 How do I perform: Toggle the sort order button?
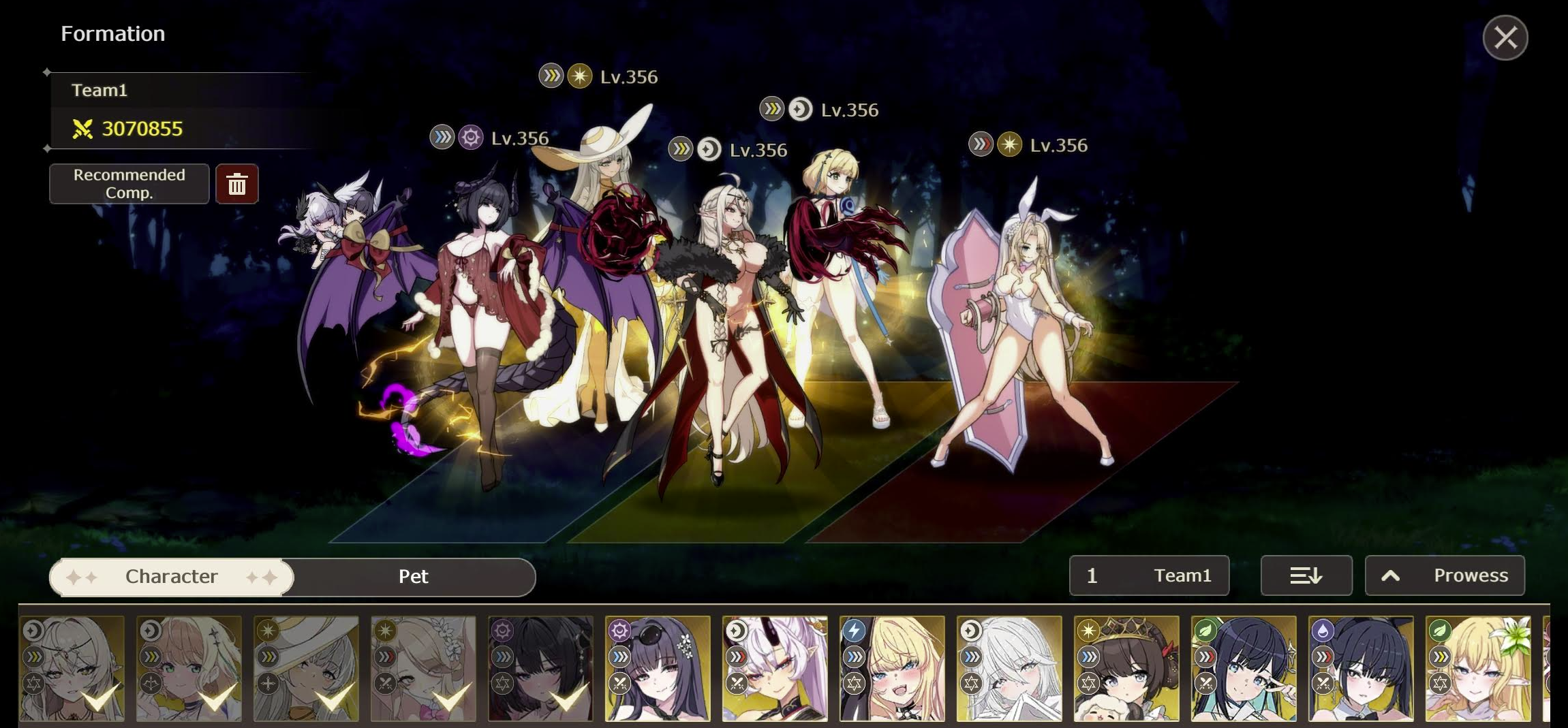[1306, 576]
